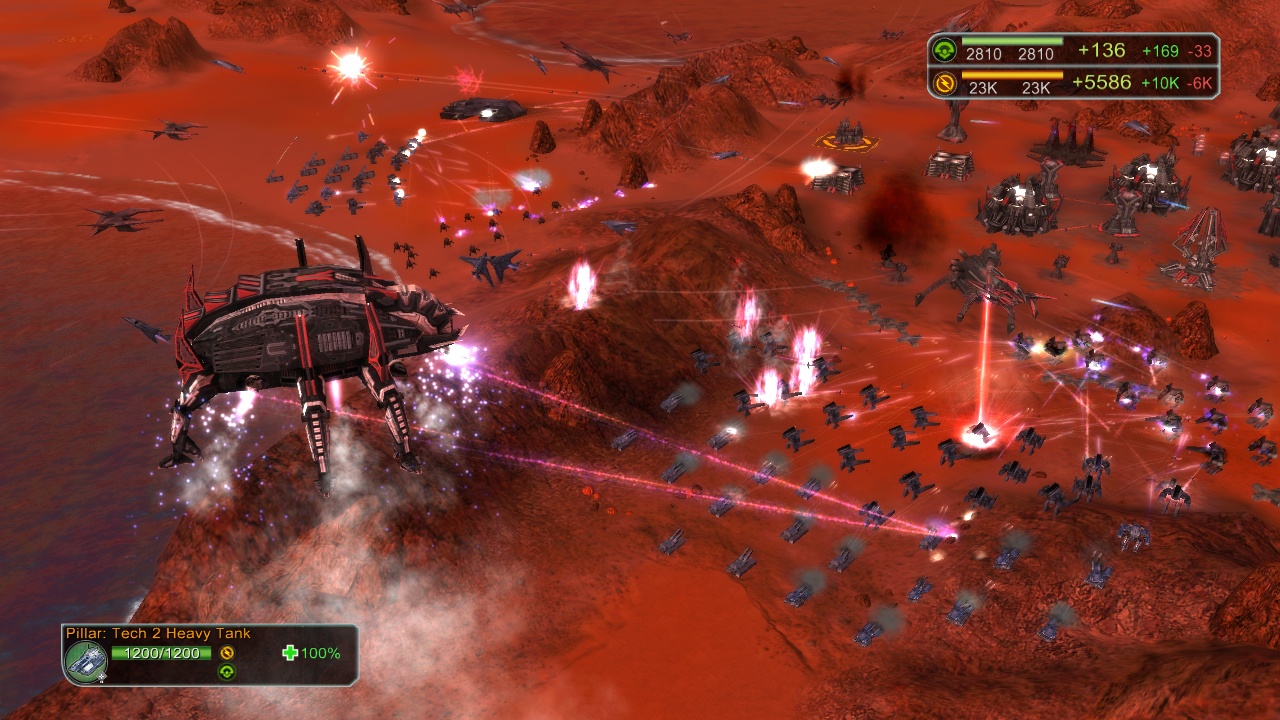This screenshot has width=1280, height=720.
Task: Click the mass cost icon in the Pillar panel
Action: coord(227,672)
